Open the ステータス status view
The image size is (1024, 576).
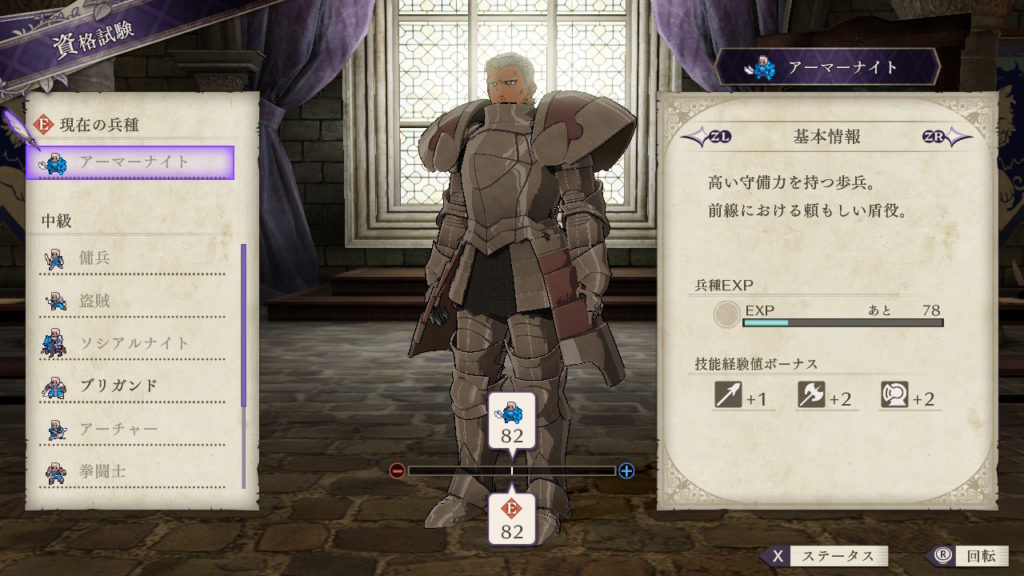tap(824, 556)
